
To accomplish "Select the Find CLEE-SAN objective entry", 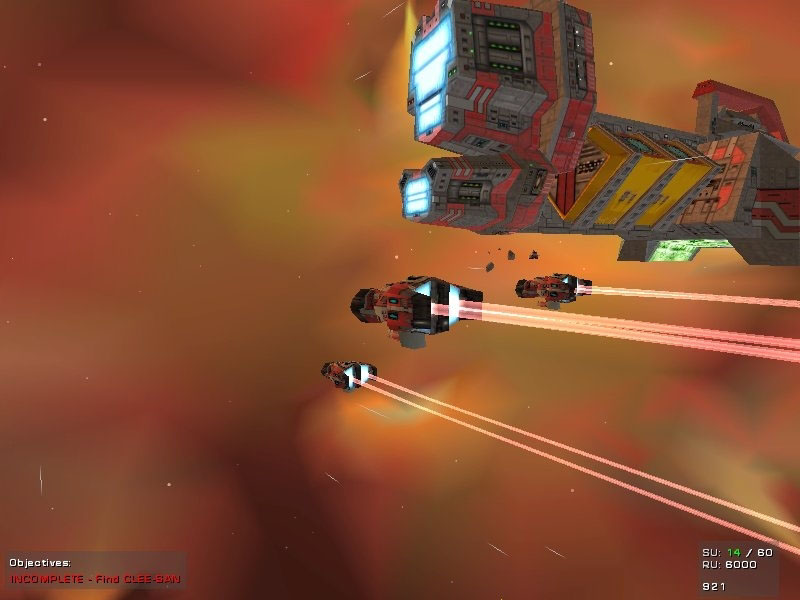I will [97, 578].
